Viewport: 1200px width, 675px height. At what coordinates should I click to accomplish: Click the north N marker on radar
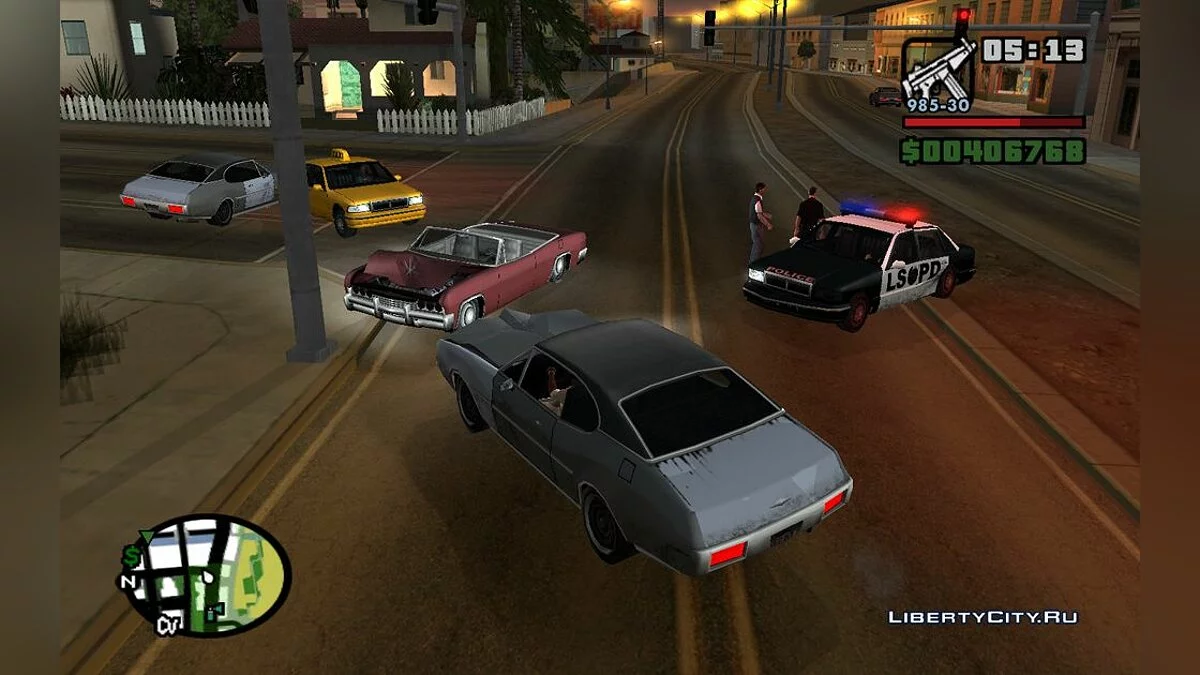pos(129,582)
